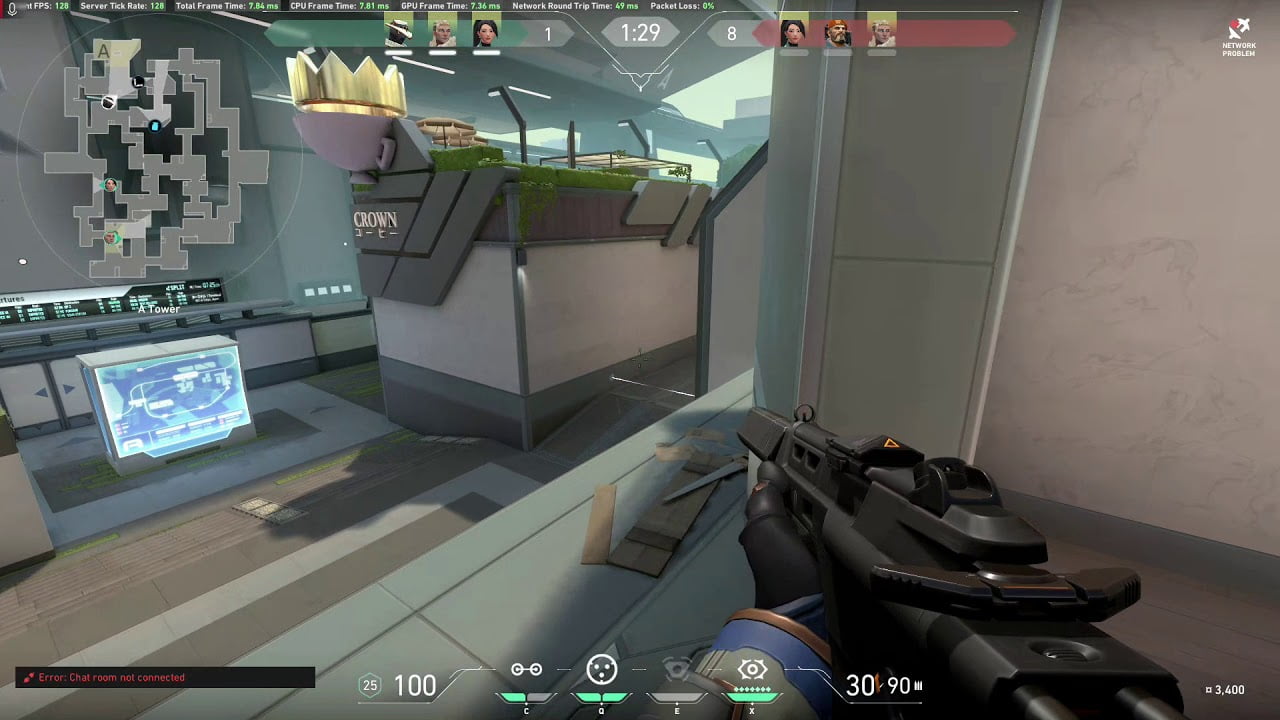Click the ally team score showing 1
The image size is (1280, 720).
[547, 33]
